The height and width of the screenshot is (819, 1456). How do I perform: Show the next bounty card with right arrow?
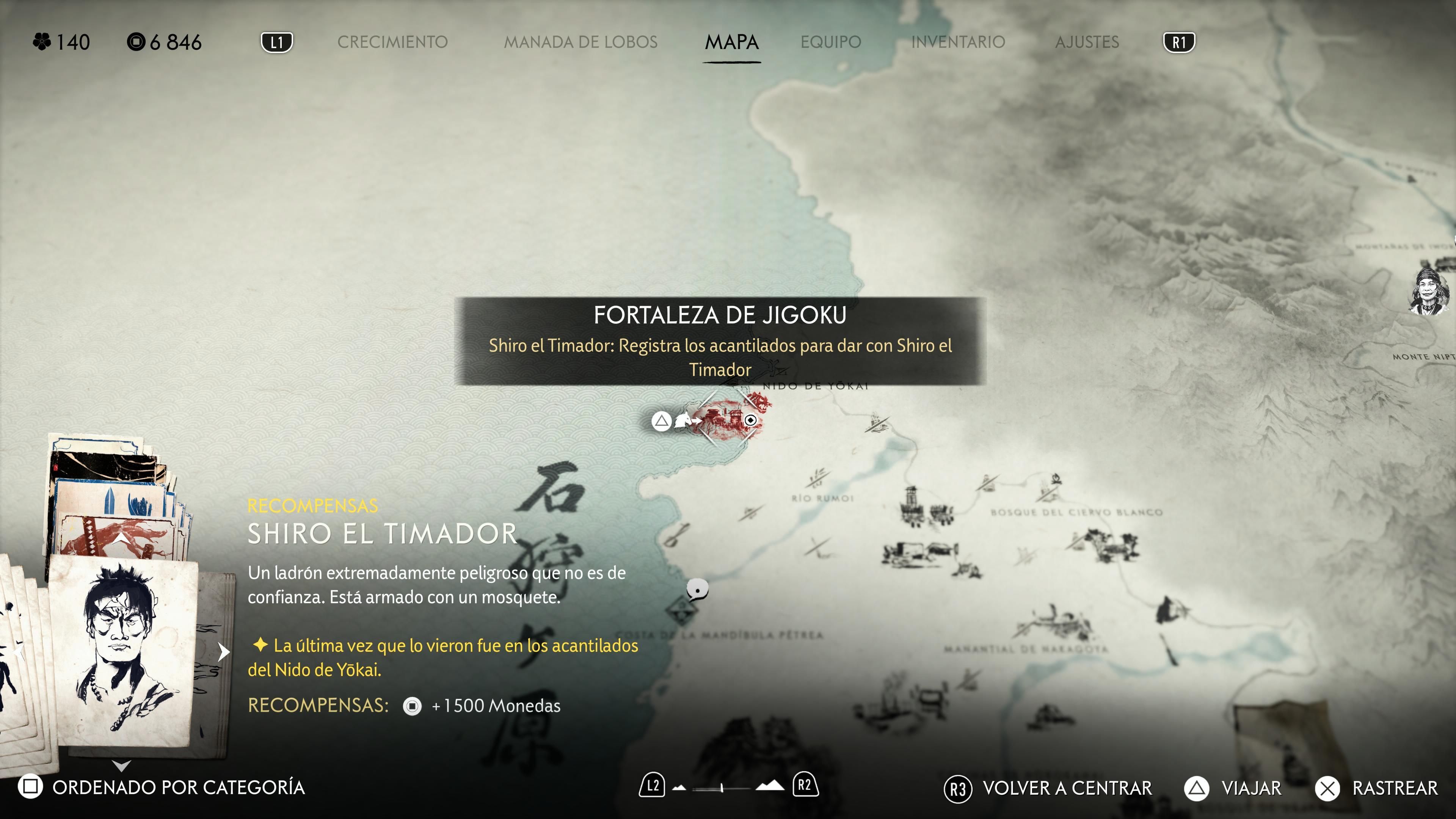(x=224, y=652)
